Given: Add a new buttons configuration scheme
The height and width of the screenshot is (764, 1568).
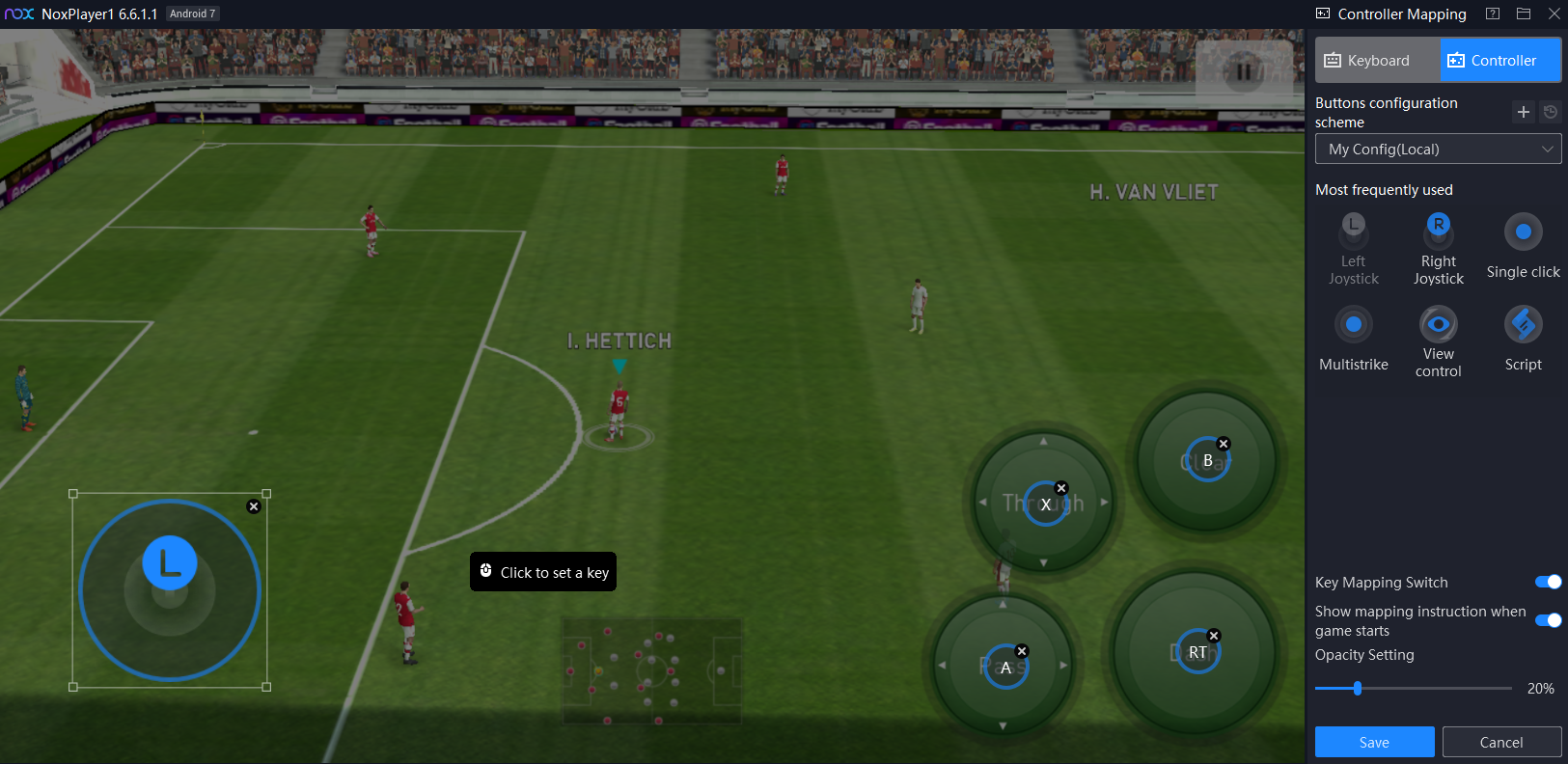Looking at the screenshot, I should click(1524, 112).
